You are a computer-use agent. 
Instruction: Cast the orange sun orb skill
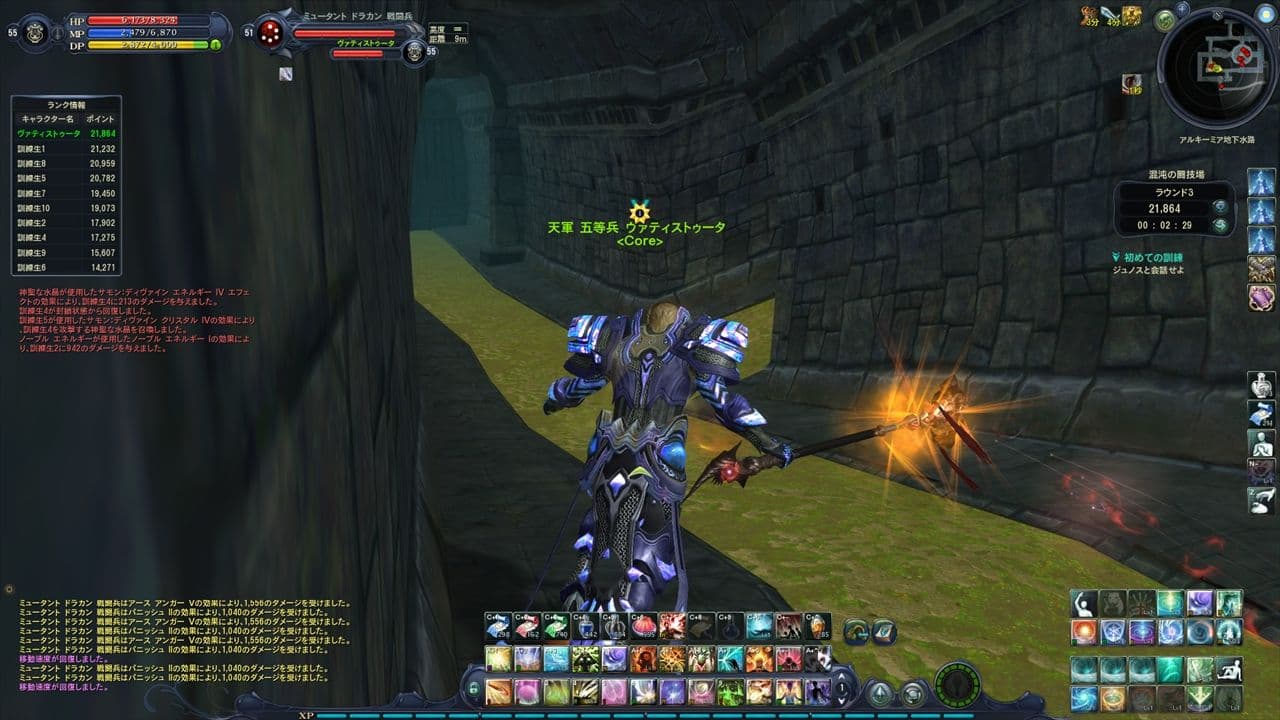coord(1084,632)
